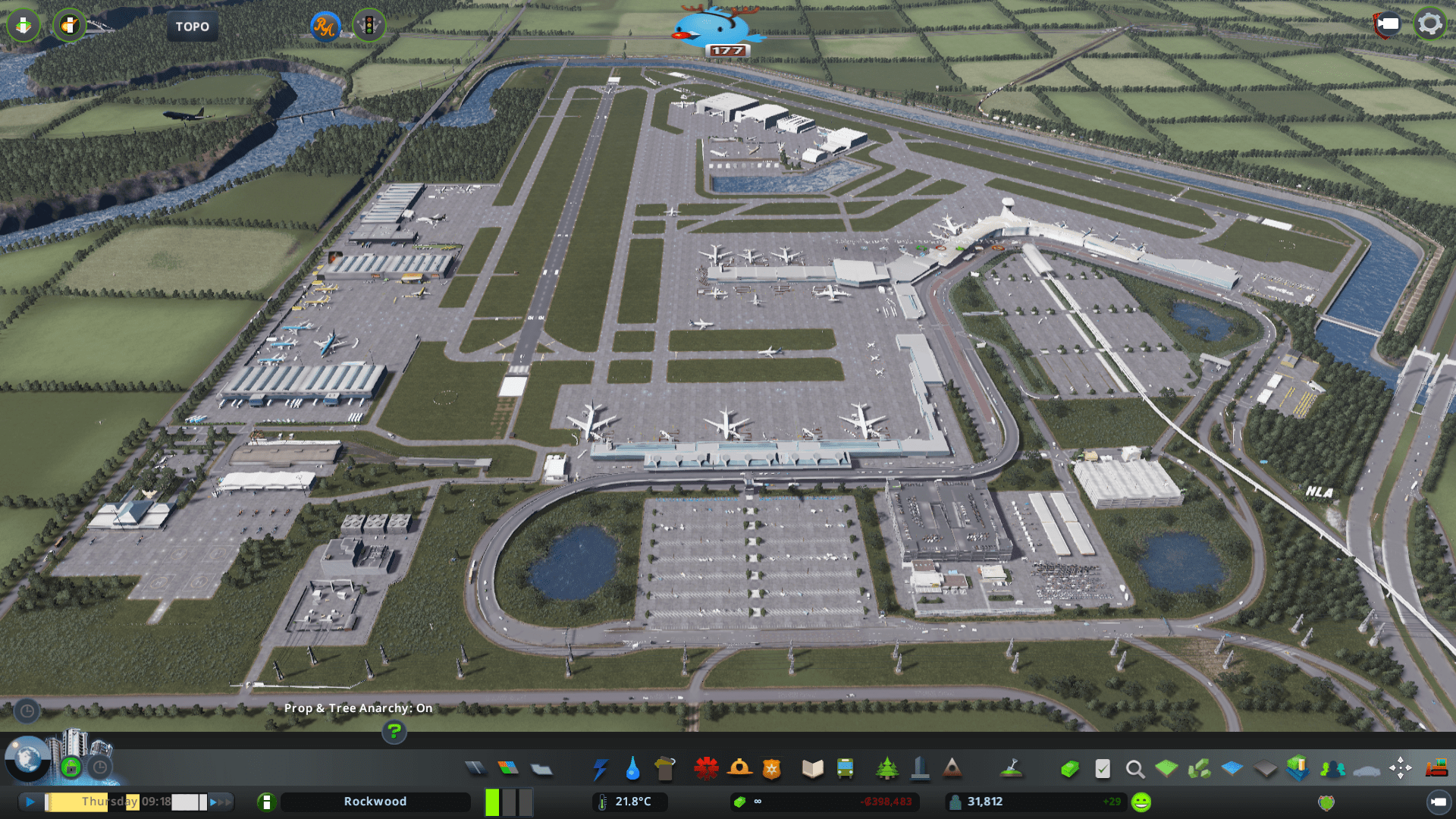Open the Water and Sewage menu
Viewport: 1456px width, 819px height.
tap(634, 767)
